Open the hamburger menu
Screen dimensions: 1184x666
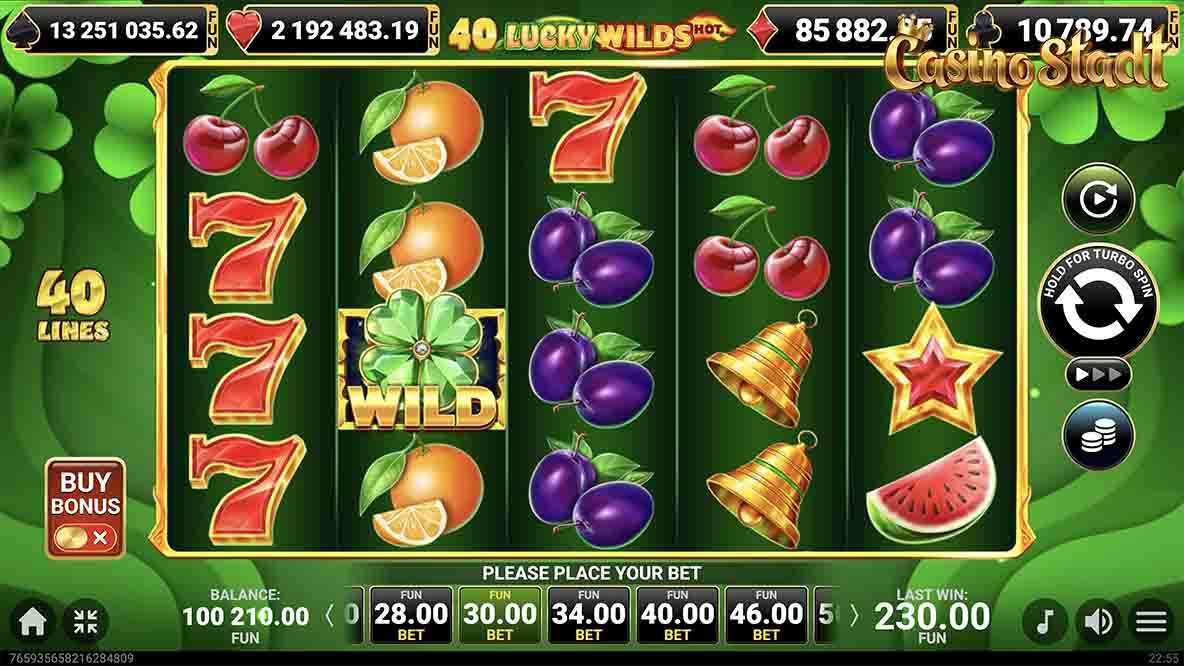[1151, 622]
